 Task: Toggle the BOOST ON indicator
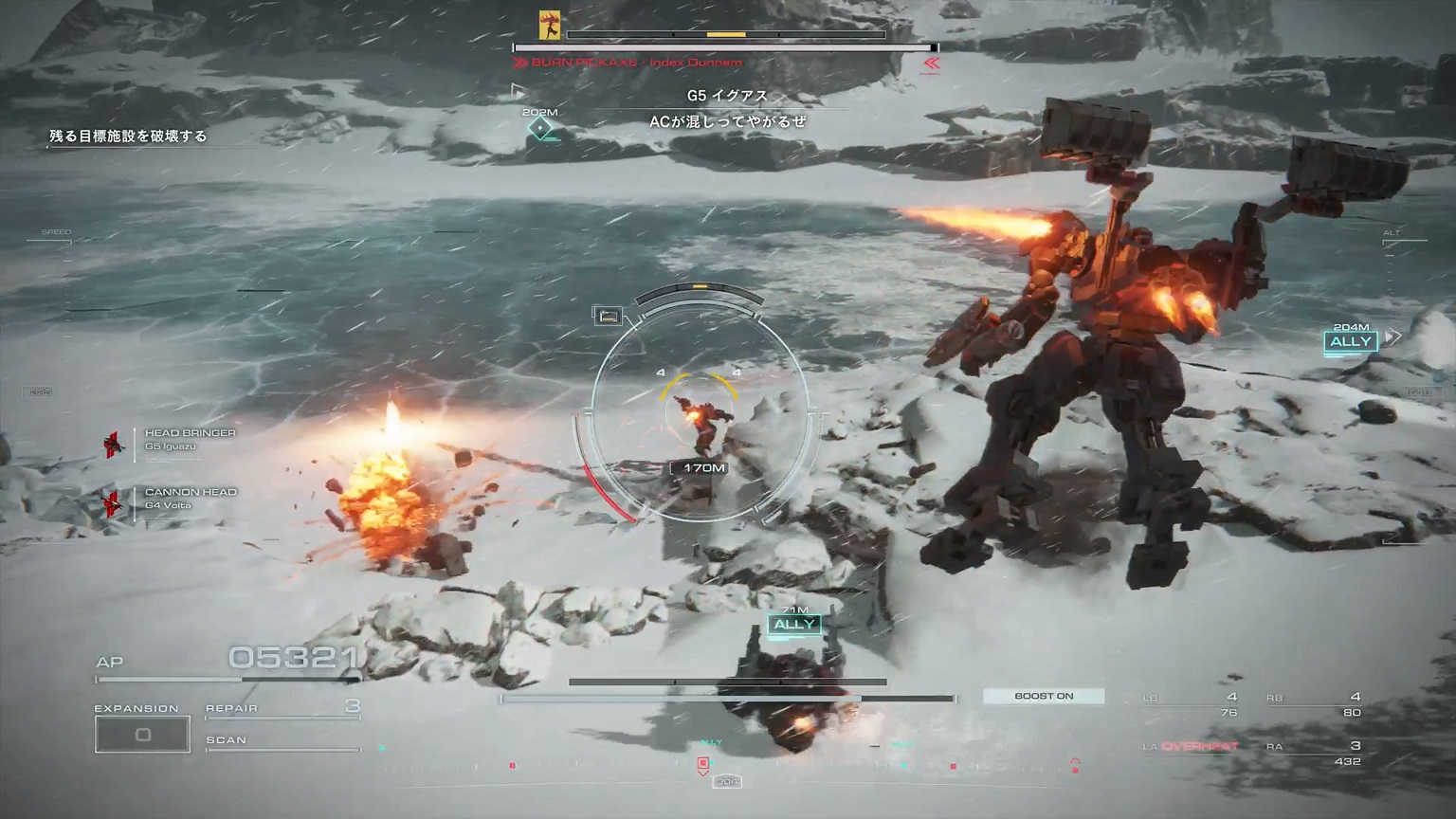coord(1044,696)
